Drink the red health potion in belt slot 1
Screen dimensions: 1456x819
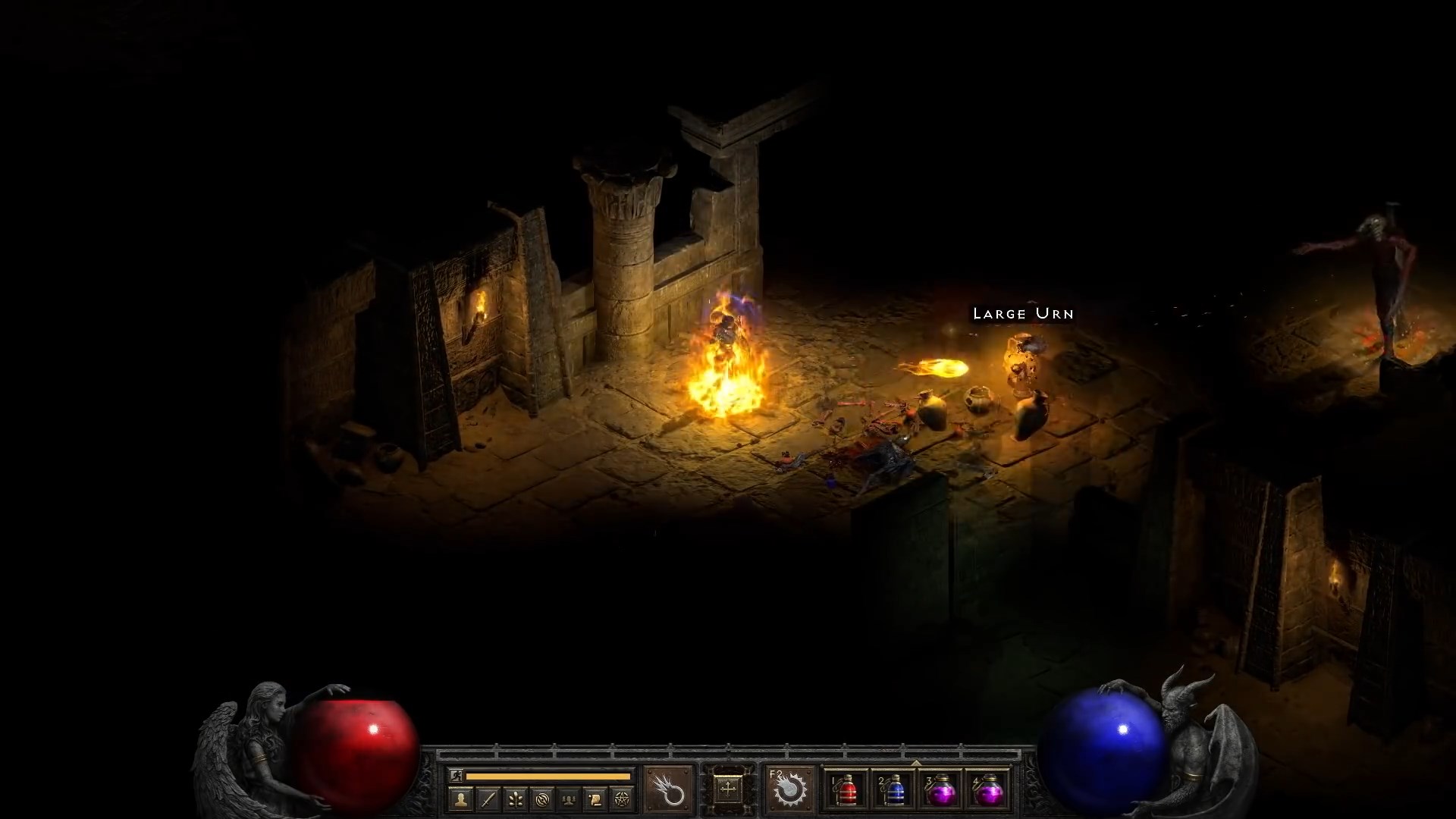click(x=847, y=790)
